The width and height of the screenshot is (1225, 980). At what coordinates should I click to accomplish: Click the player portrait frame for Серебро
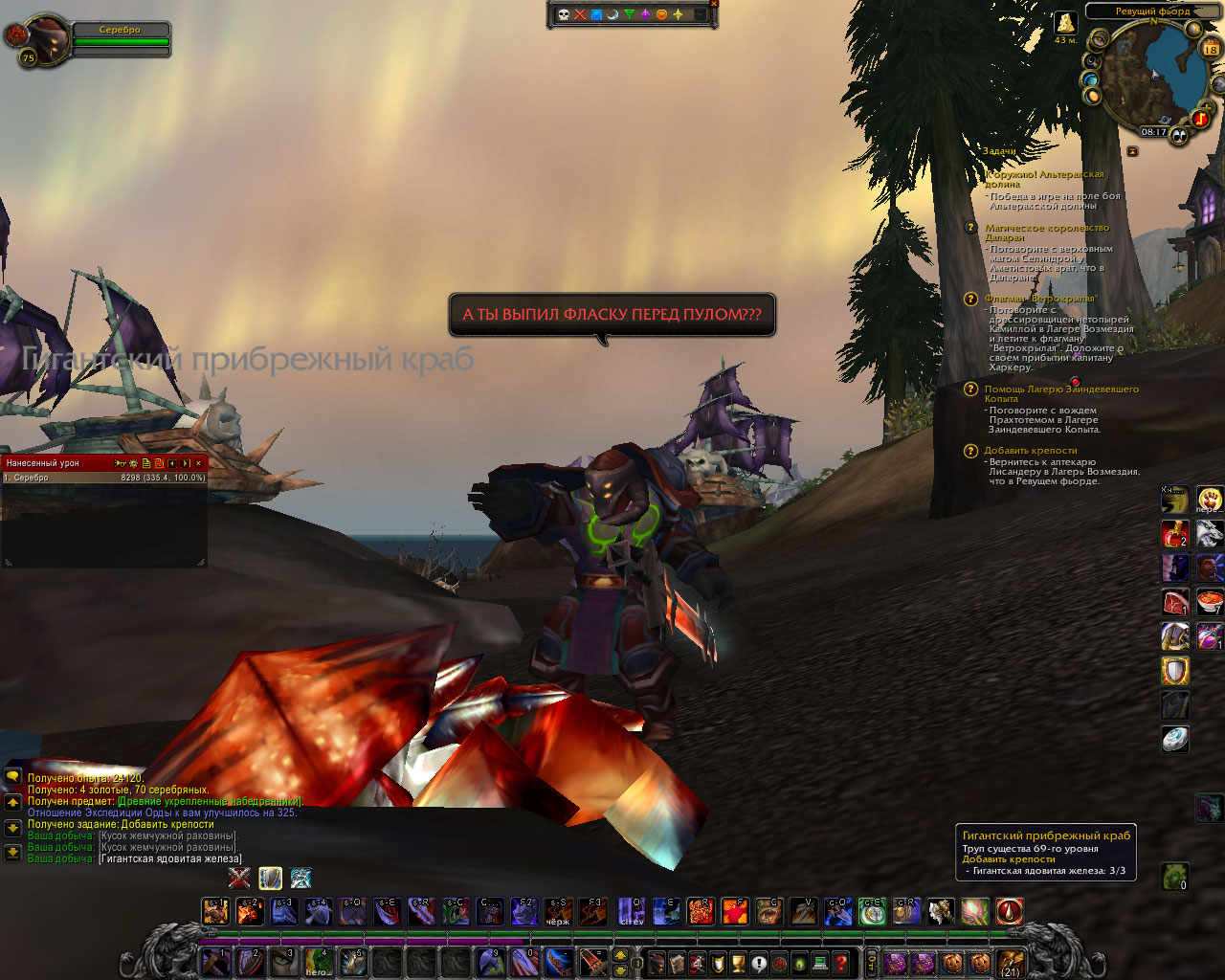click(x=44, y=38)
